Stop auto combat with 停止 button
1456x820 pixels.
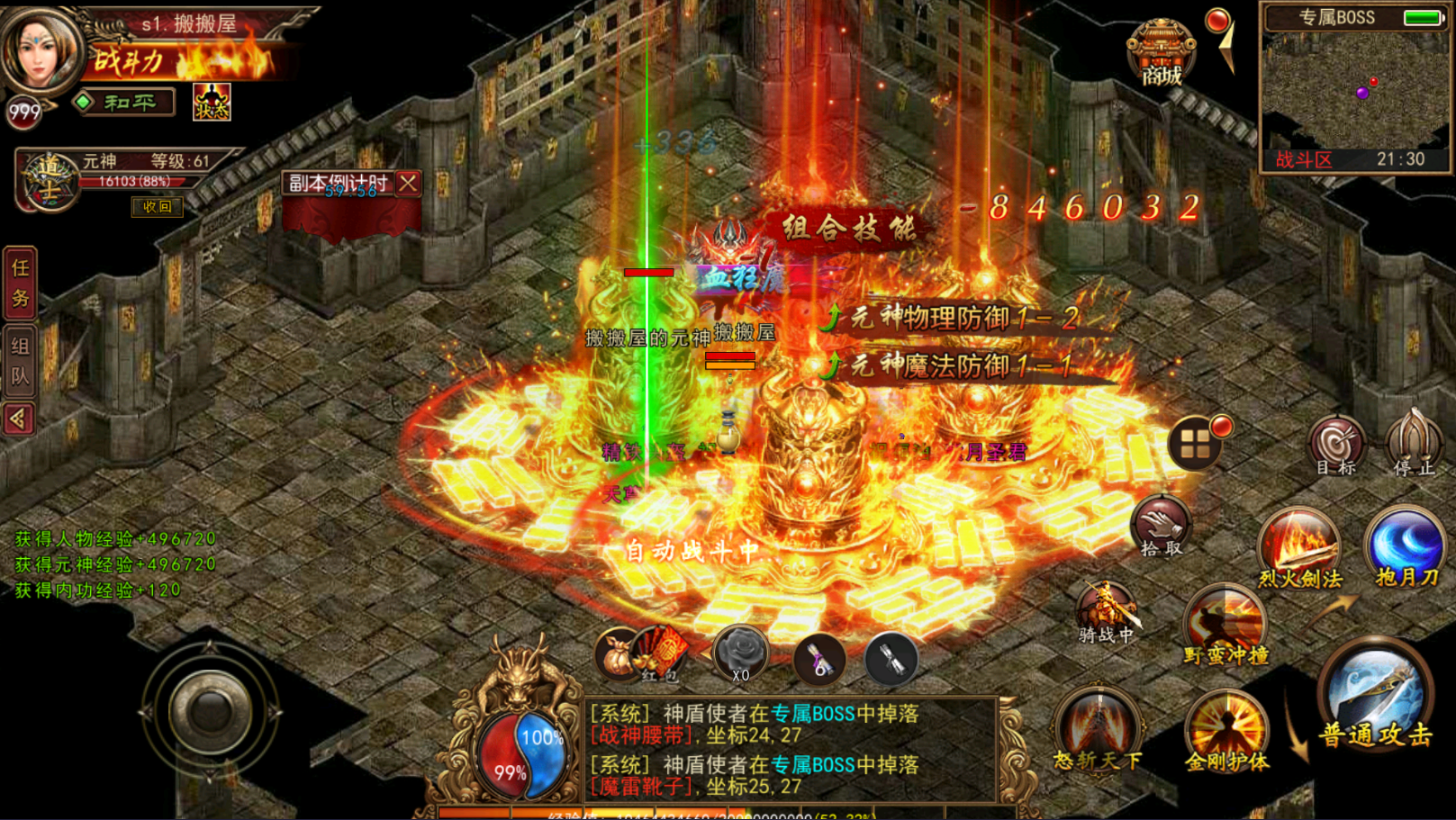pyautogui.click(x=1415, y=443)
